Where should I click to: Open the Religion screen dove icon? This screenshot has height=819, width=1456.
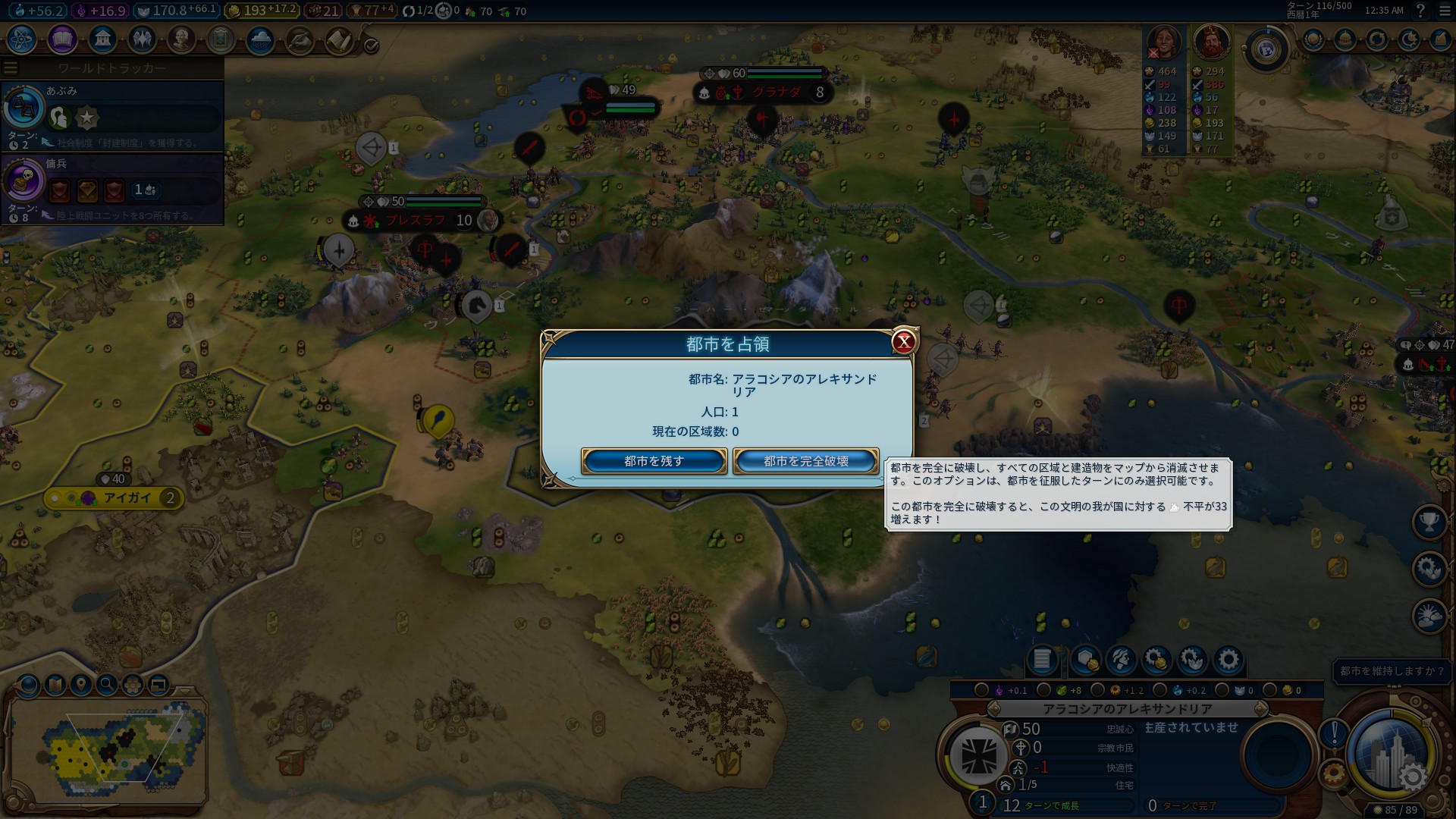click(142, 39)
